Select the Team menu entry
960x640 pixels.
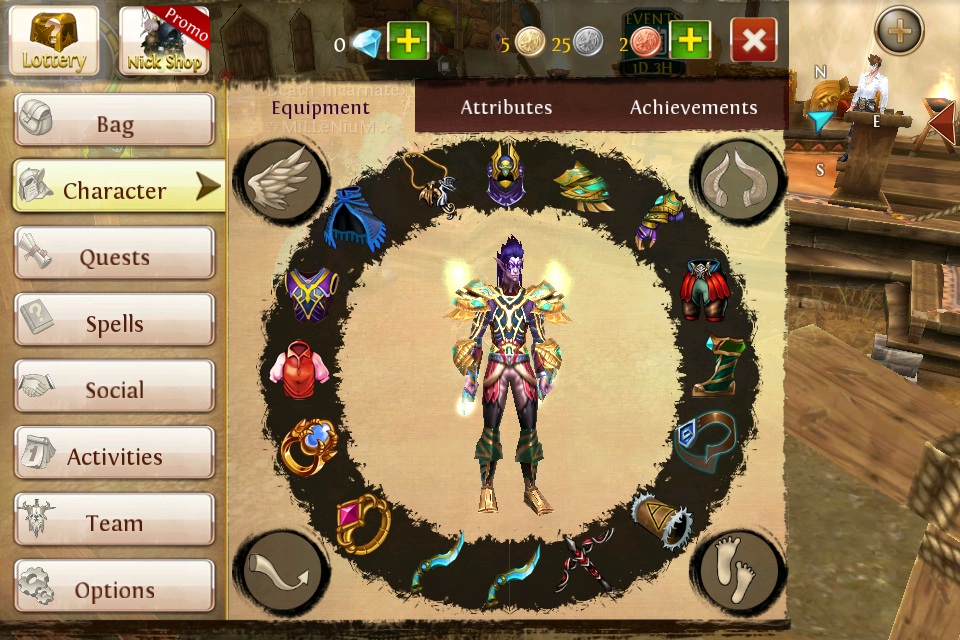coord(114,523)
